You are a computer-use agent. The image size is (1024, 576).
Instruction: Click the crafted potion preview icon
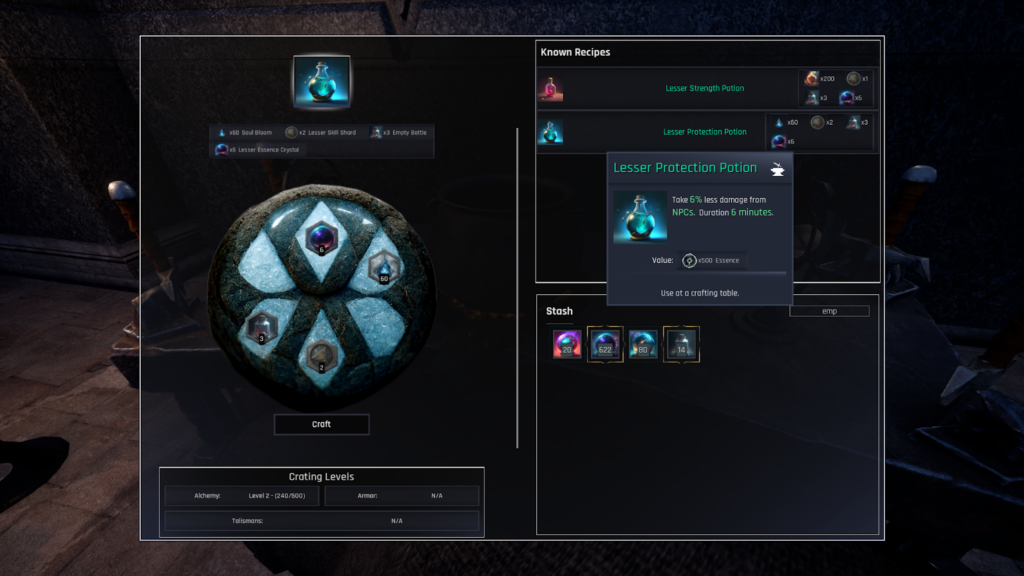pyautogui.click(x=321, y=83)
